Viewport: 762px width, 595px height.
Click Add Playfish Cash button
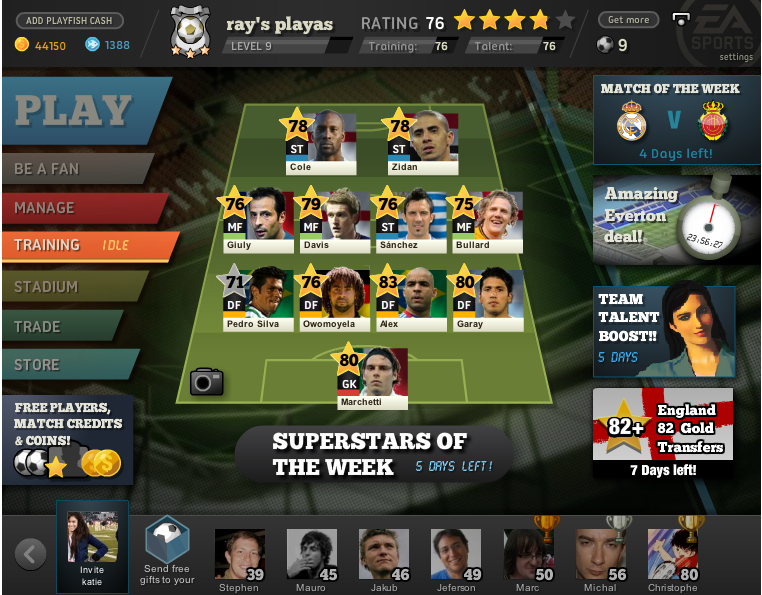[x=70, y=20]
